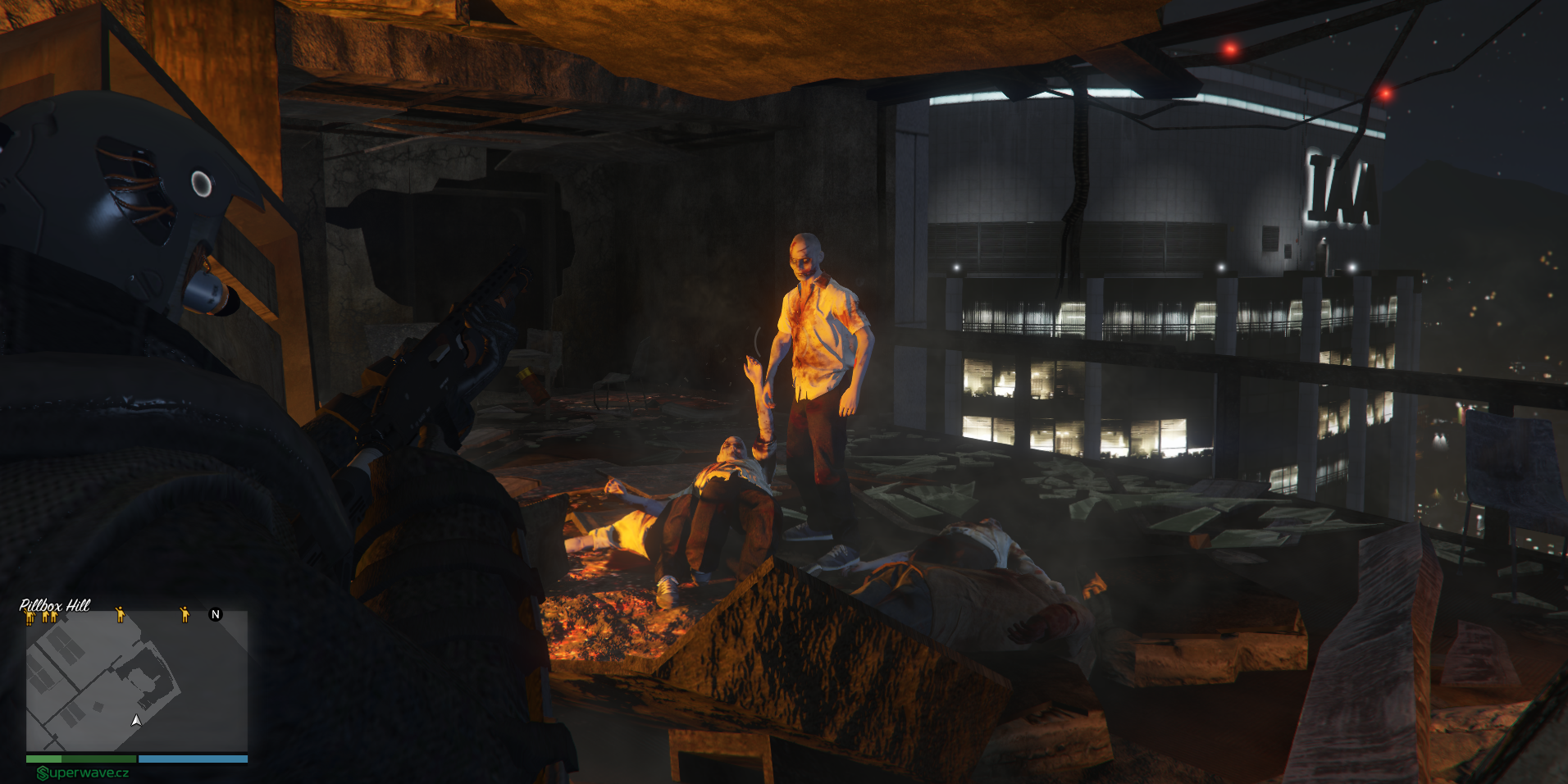Click the Superwave.cz watermark logo
1568x784 pixels.
point(83,773)
